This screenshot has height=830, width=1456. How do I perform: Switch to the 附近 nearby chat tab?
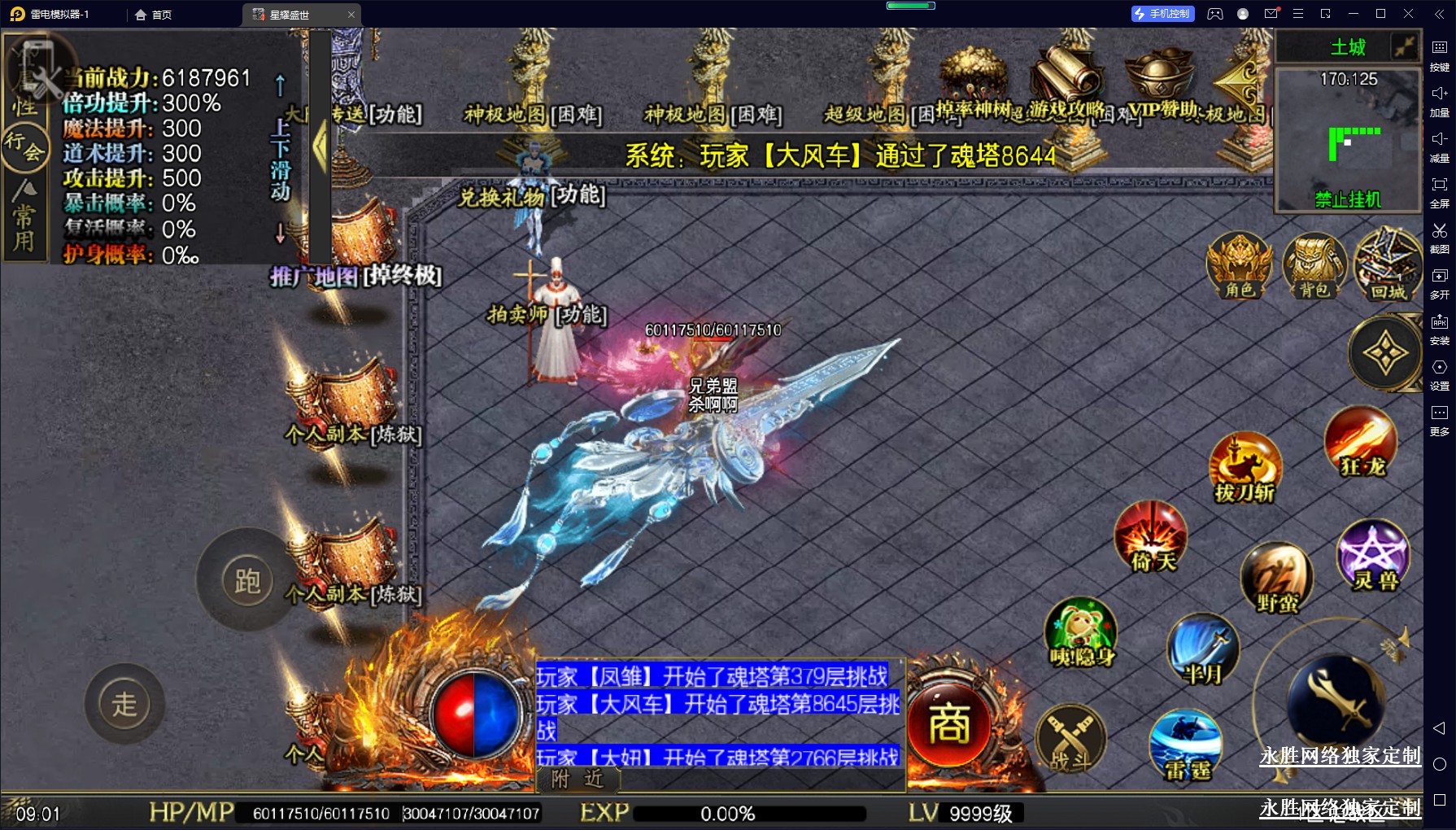coord(578,780)
